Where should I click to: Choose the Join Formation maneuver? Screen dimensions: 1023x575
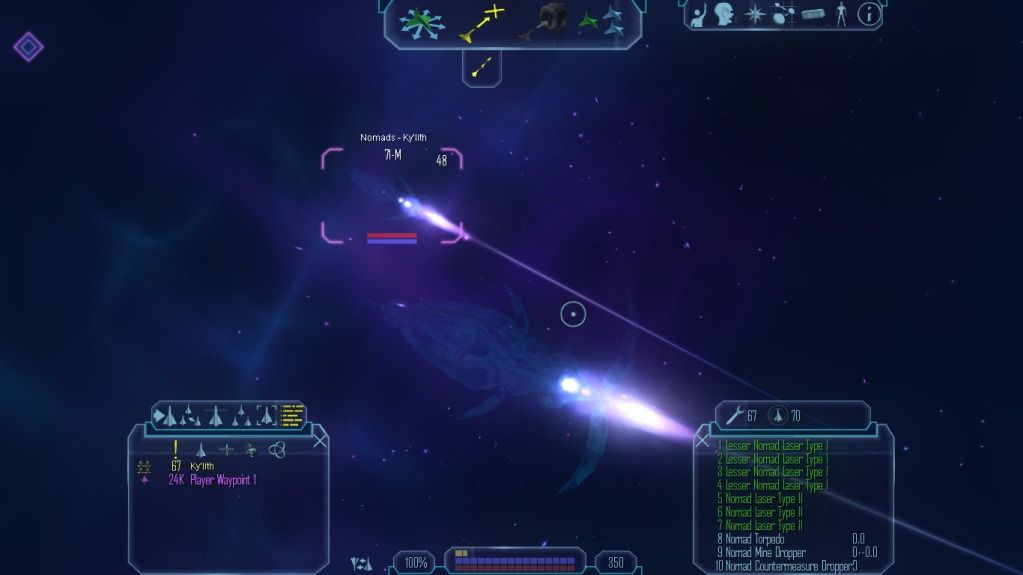[602, 20]
